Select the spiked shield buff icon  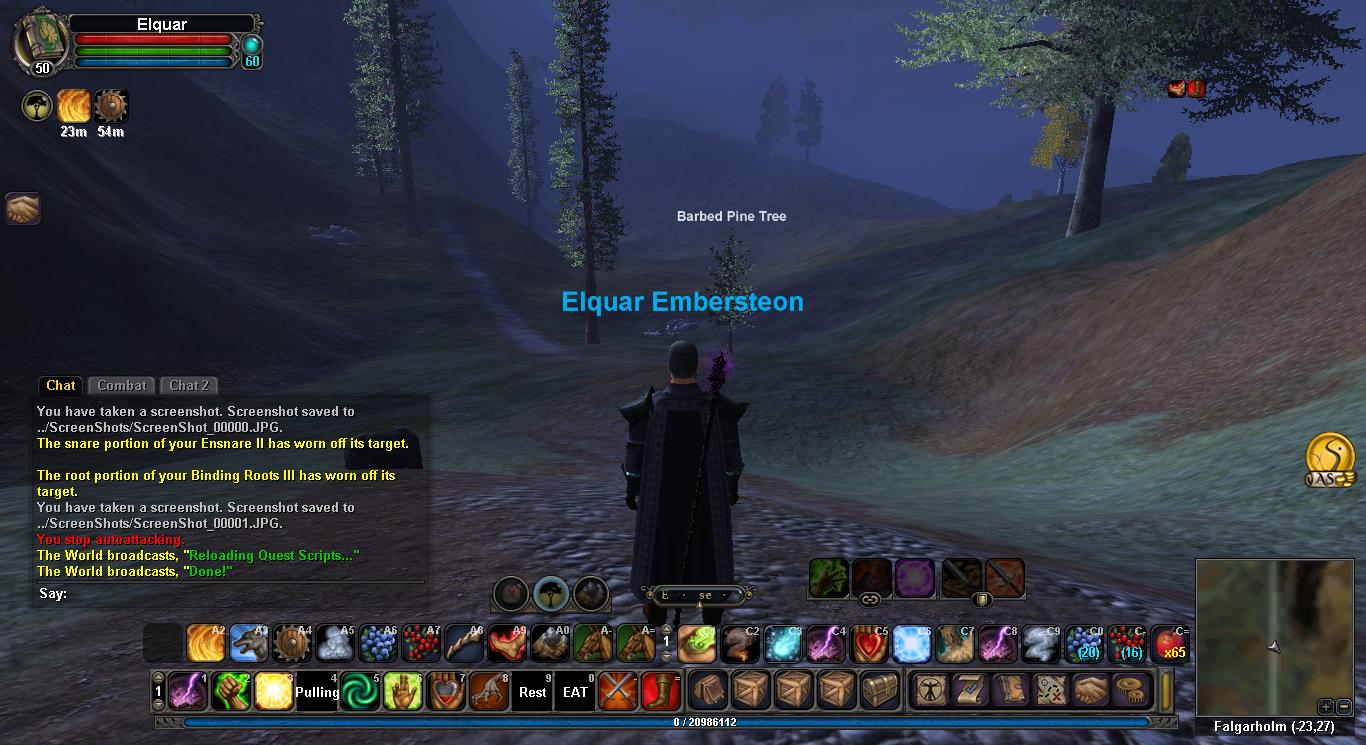(111, 106)
